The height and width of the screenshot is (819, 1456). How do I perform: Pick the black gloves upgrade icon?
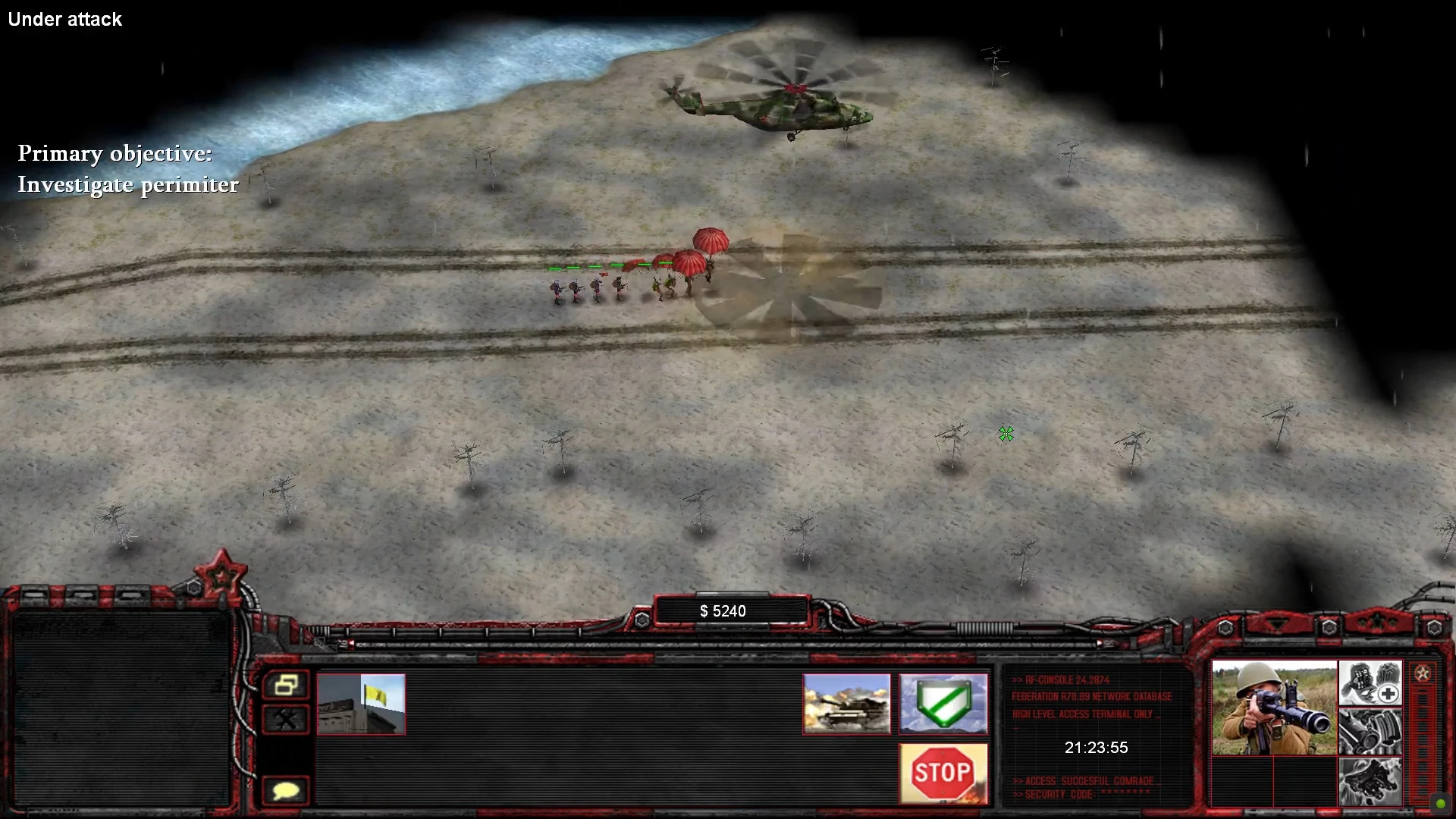[1370, 780]
